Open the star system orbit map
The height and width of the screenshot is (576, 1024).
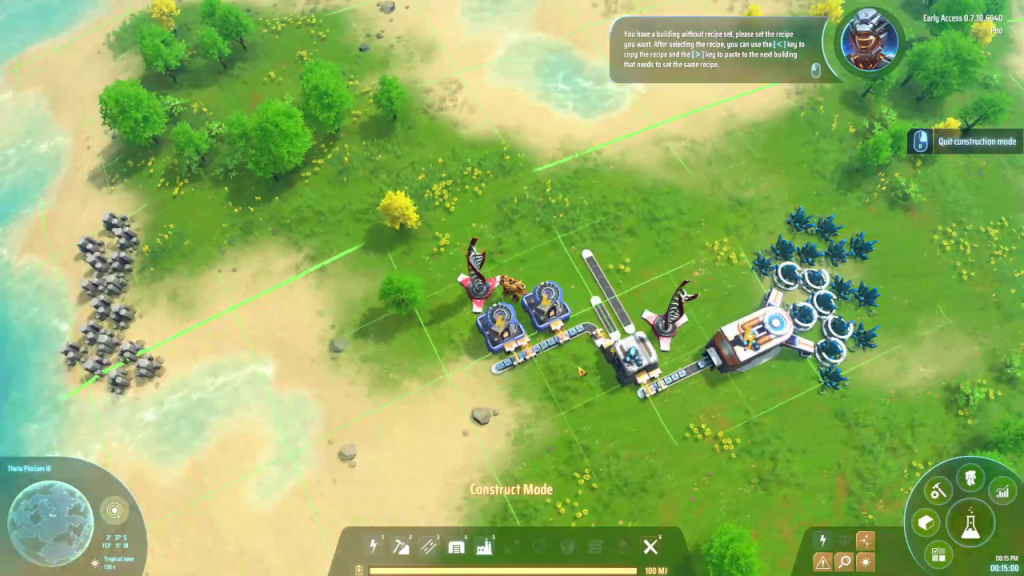pyautogui.click(x=114, y=510)
